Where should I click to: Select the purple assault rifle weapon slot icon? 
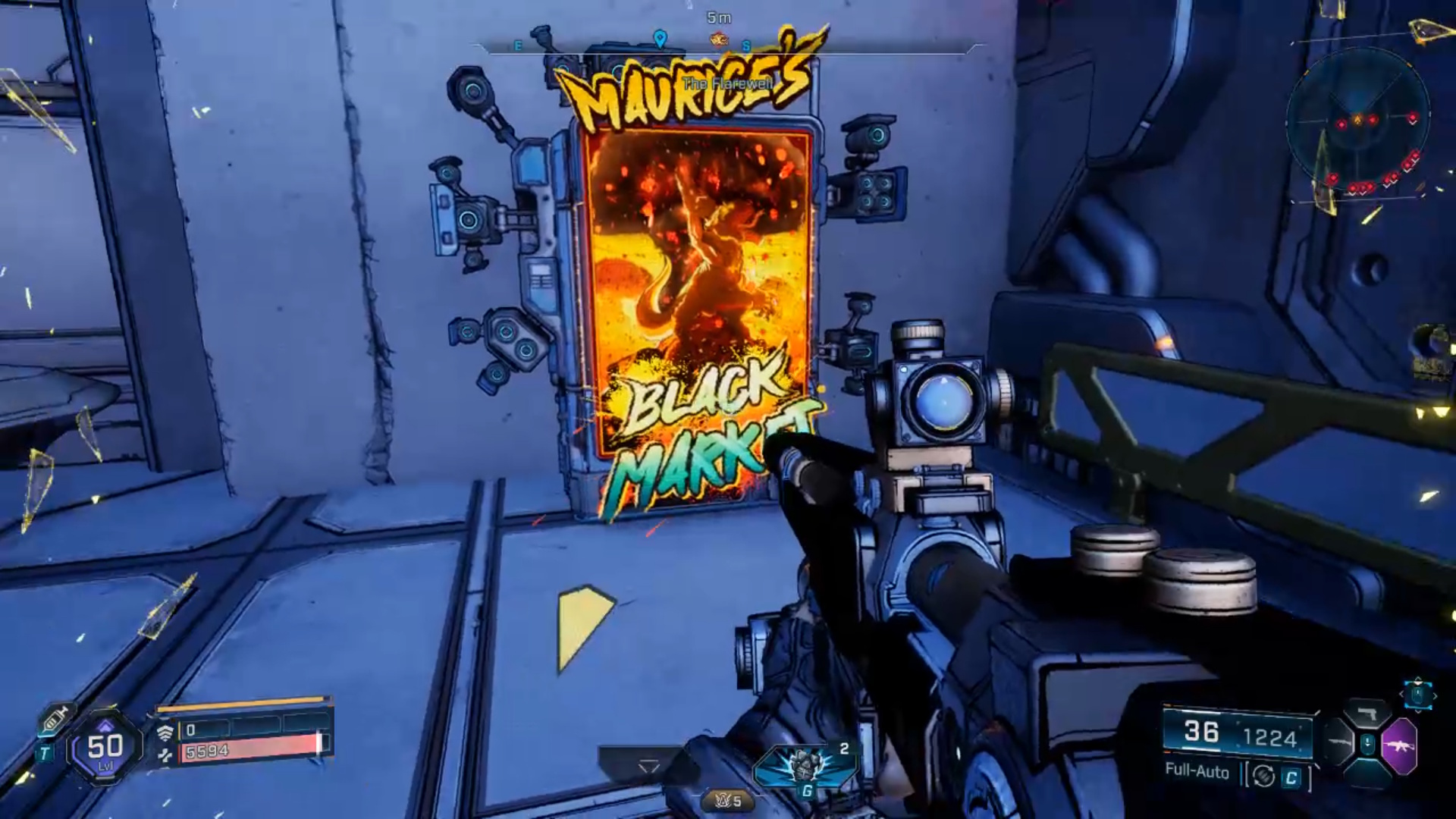pos(1401,745)
